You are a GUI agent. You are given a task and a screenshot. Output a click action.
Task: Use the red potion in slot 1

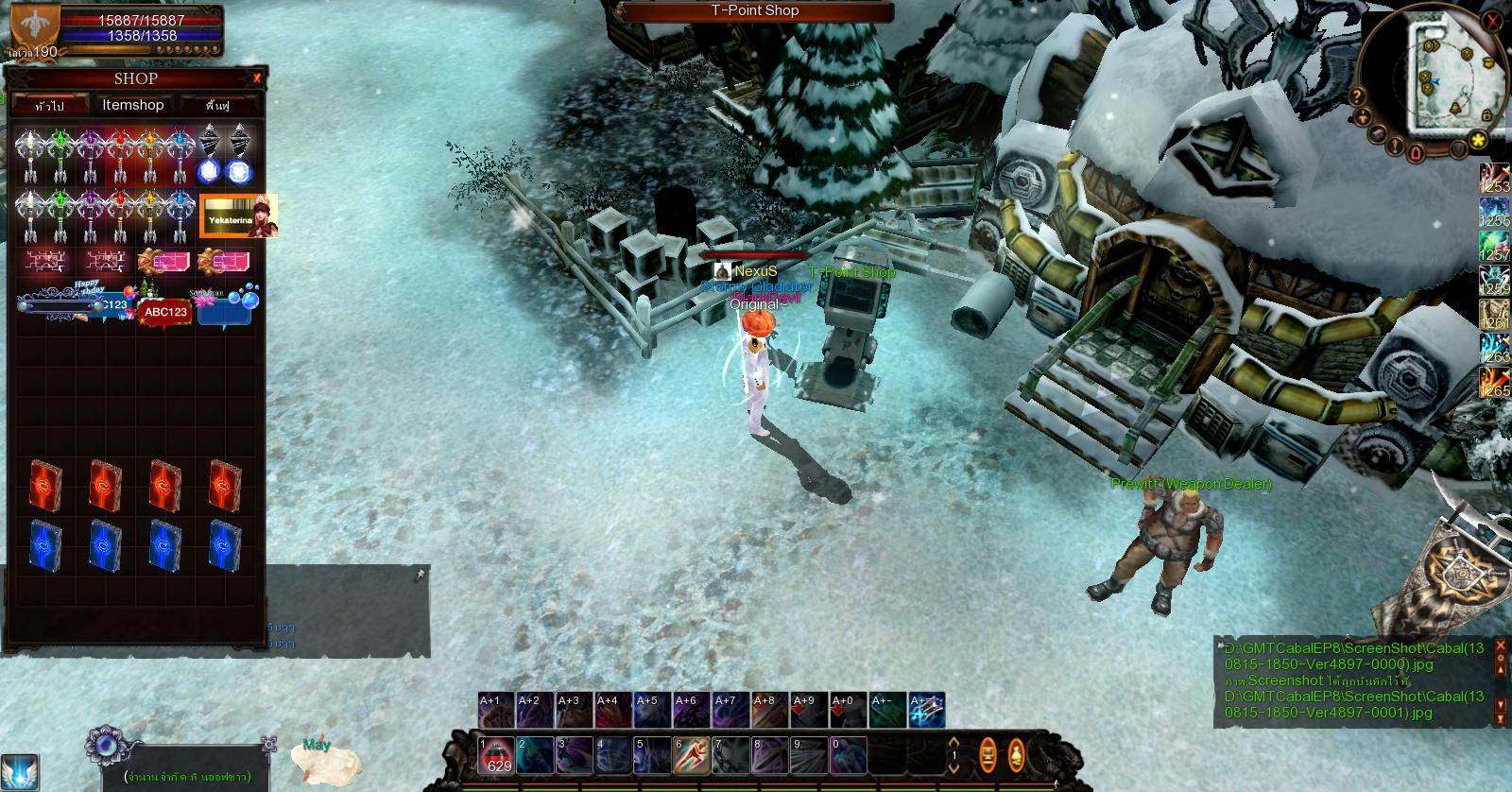click(495, 756)
